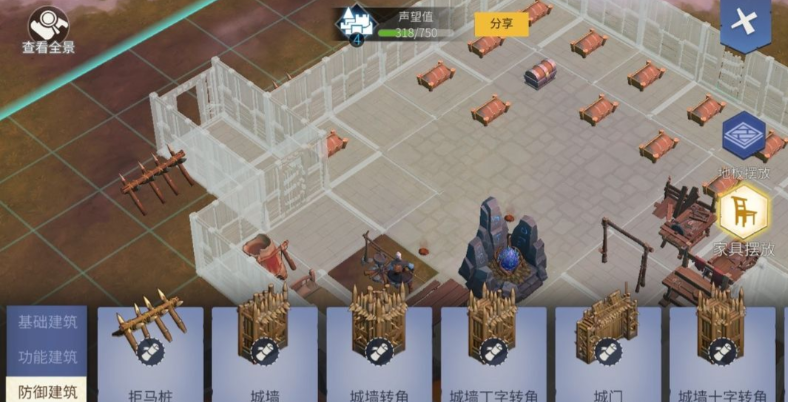Screen dimensions: 788x402
Task: Select the 防御建筑 defense category tab
Action: click(46, 390)
